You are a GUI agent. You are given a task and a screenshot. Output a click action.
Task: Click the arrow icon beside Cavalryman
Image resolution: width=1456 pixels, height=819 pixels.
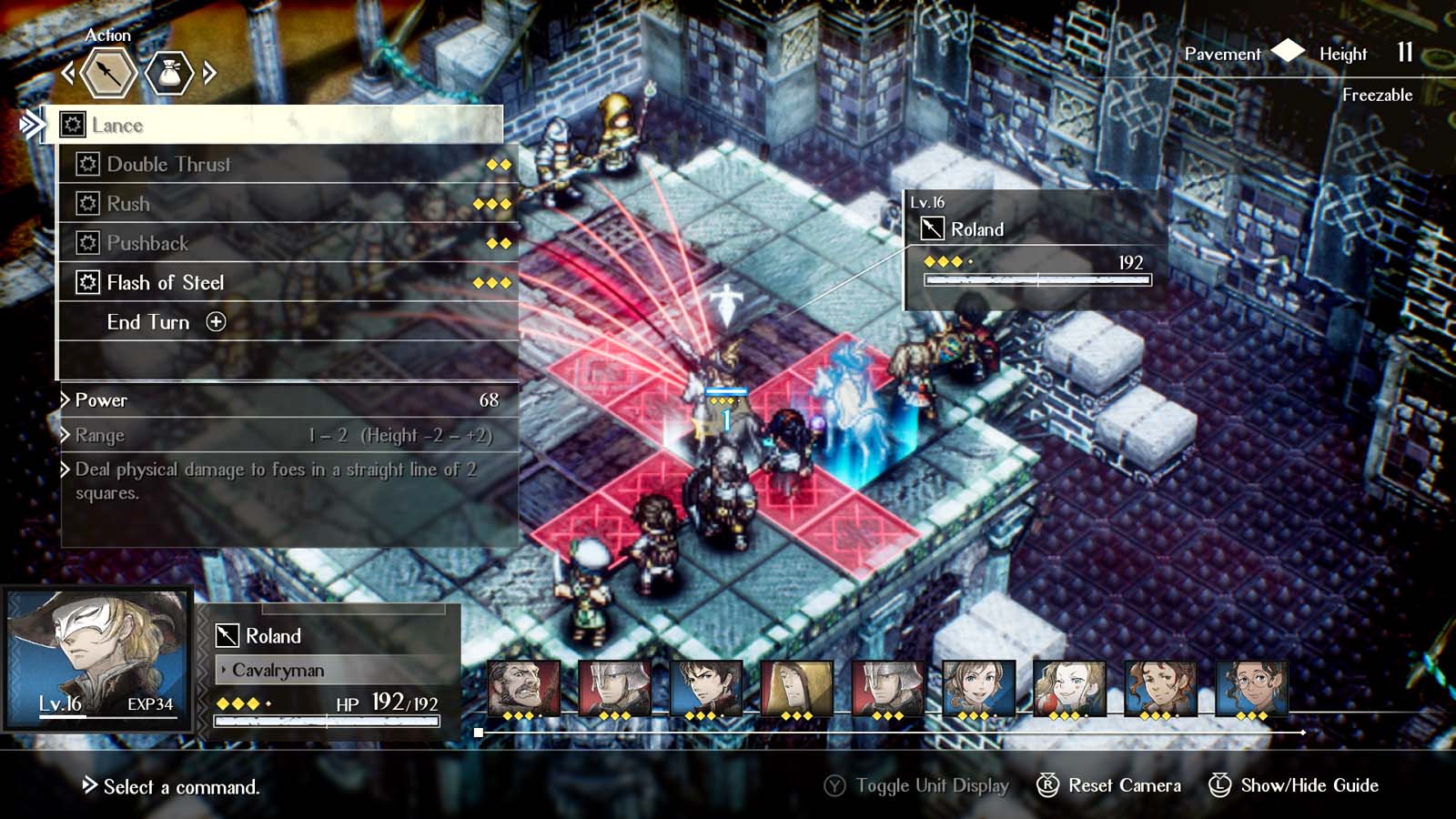[224, 670]
